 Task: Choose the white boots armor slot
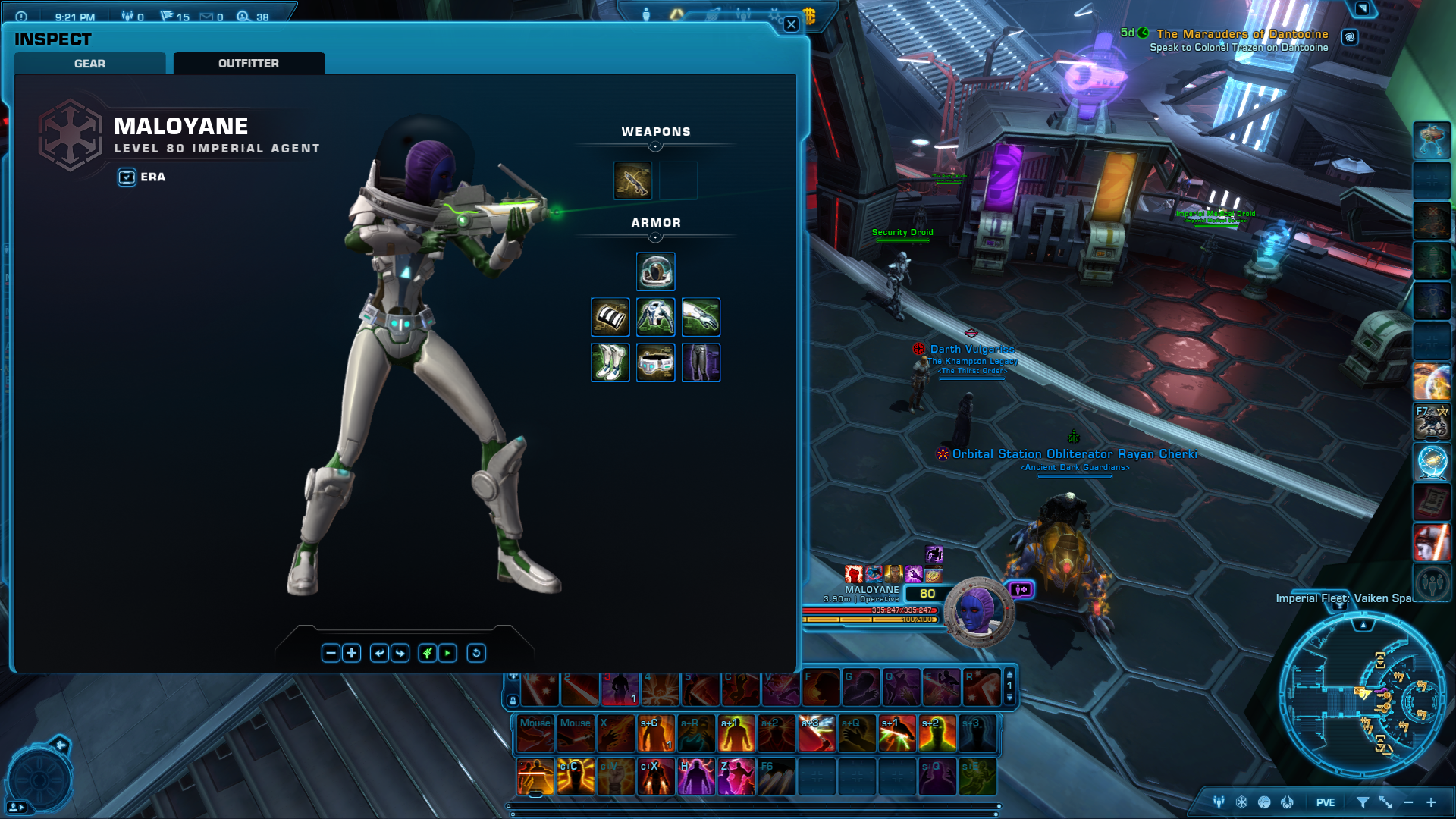(x=610, y=362)
